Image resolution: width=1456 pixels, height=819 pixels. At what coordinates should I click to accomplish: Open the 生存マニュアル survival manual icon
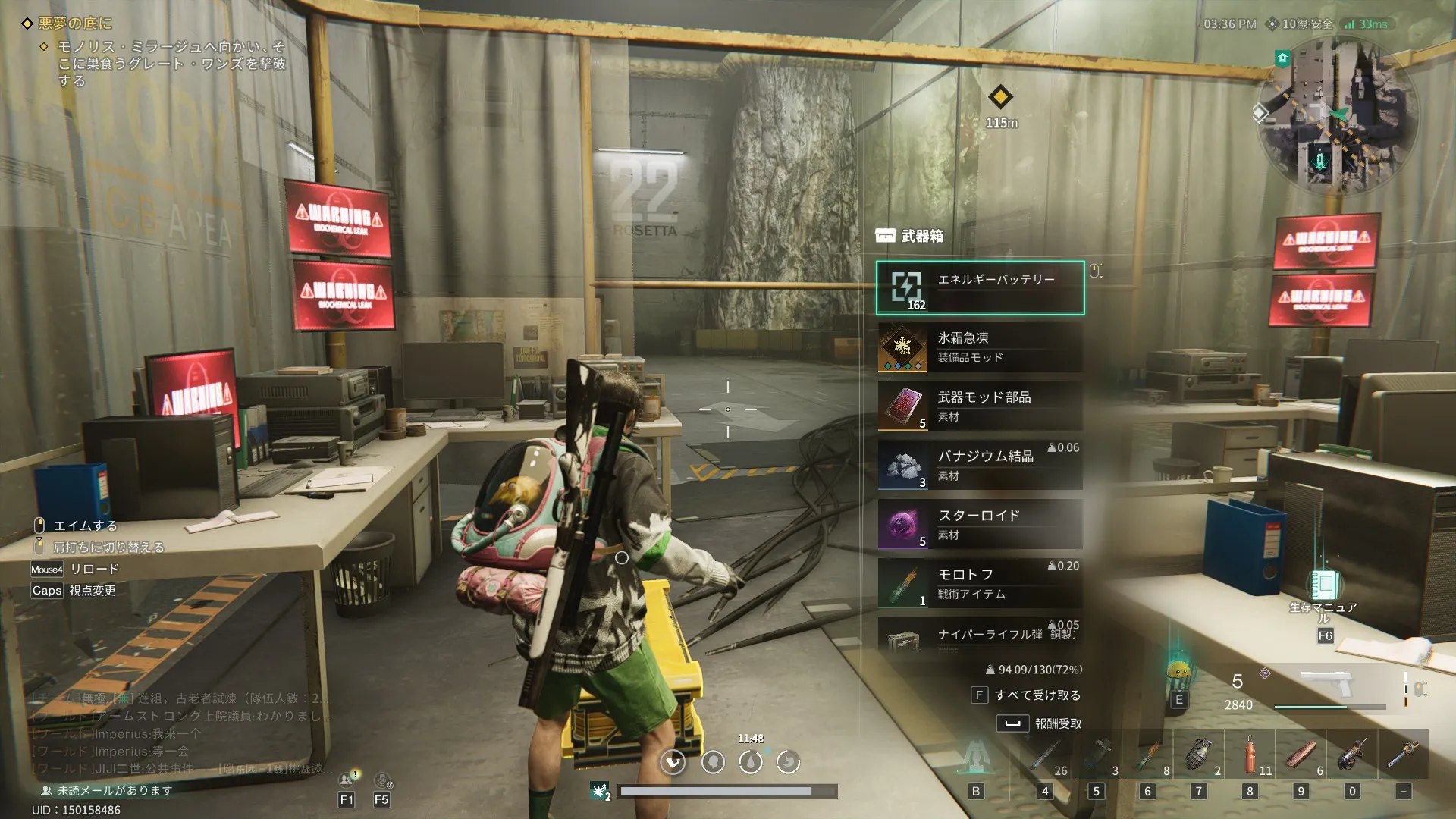point(1324,585)
